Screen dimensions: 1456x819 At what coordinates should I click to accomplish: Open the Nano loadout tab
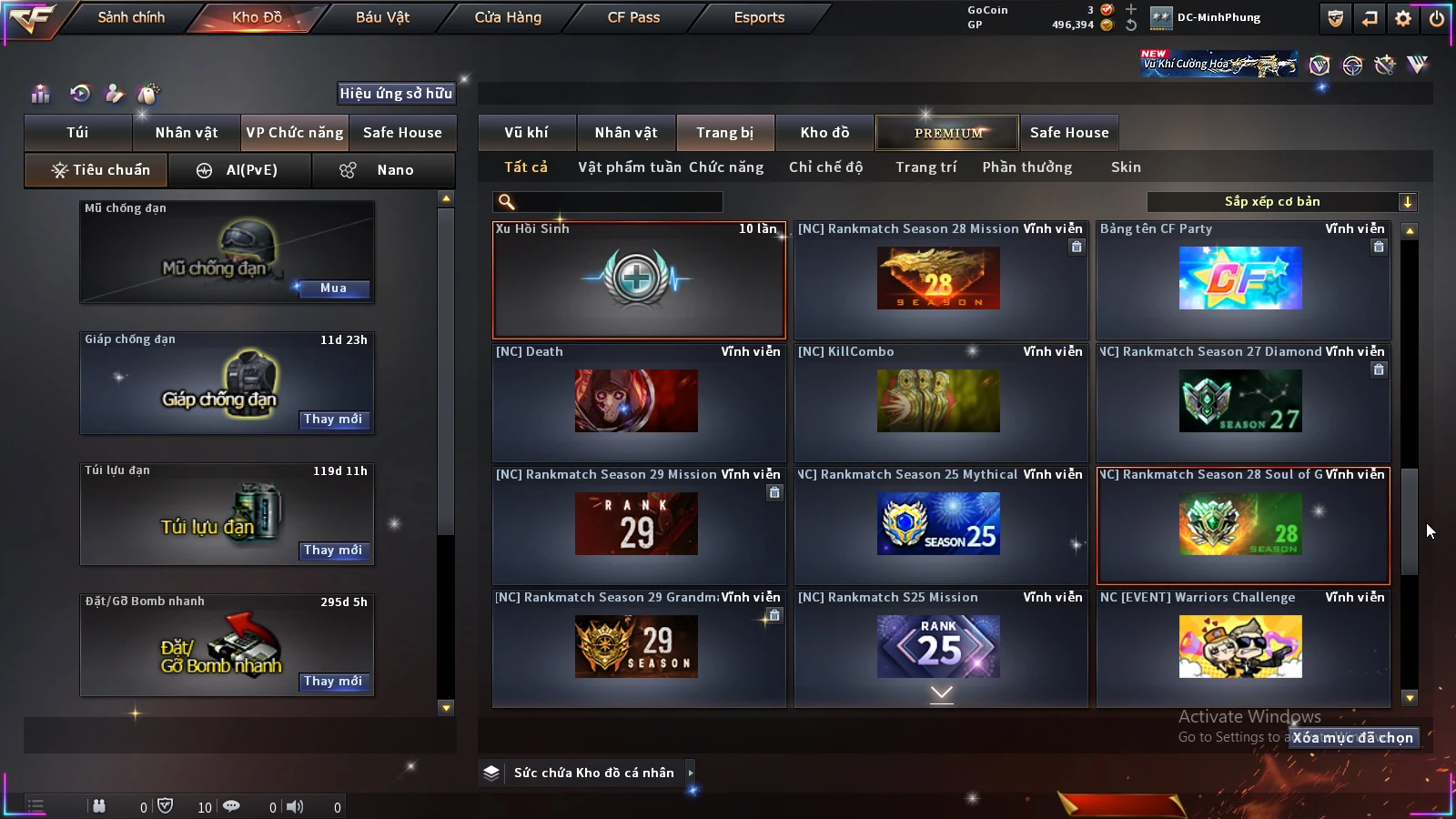coord(383,170)
